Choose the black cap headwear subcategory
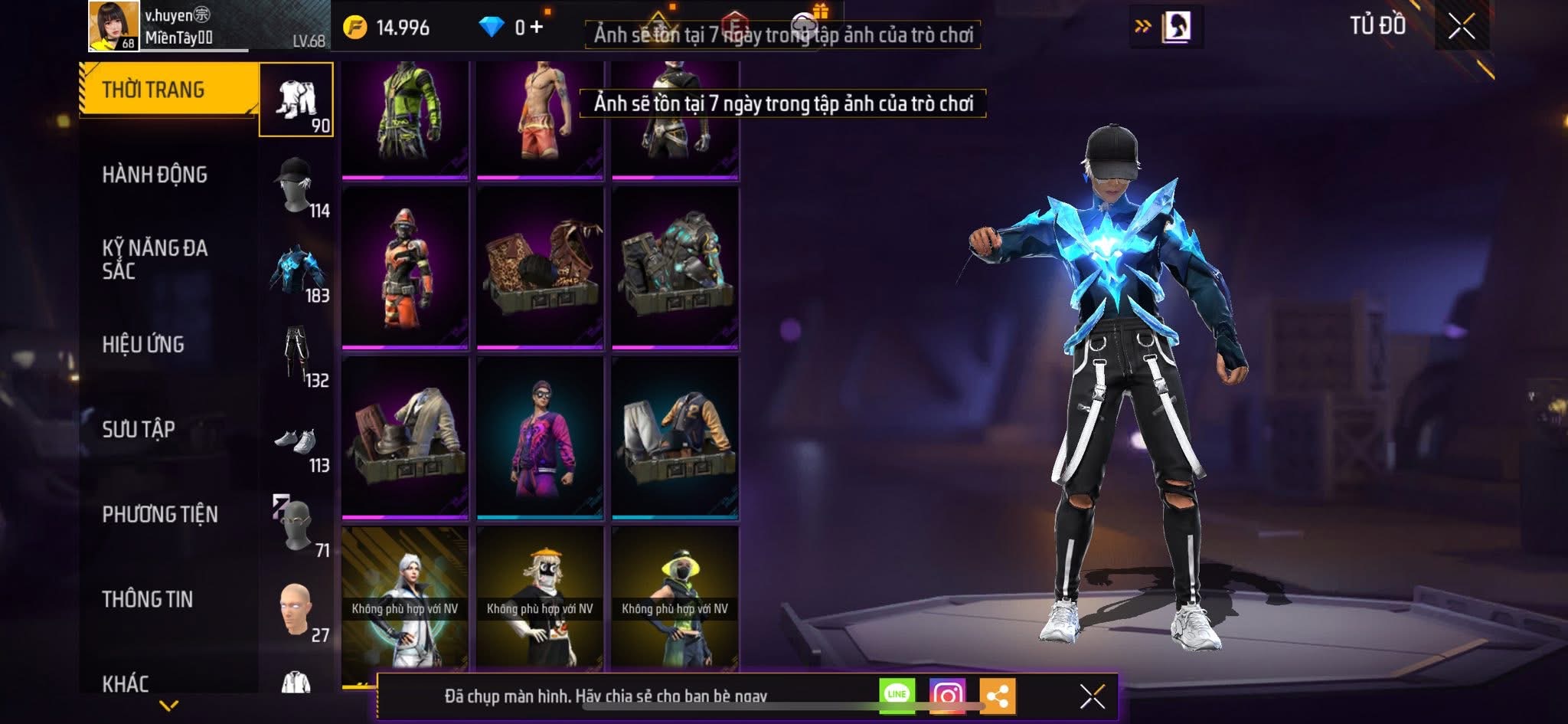The width and height of the screenshot is (1568, 724). [296, 186]
